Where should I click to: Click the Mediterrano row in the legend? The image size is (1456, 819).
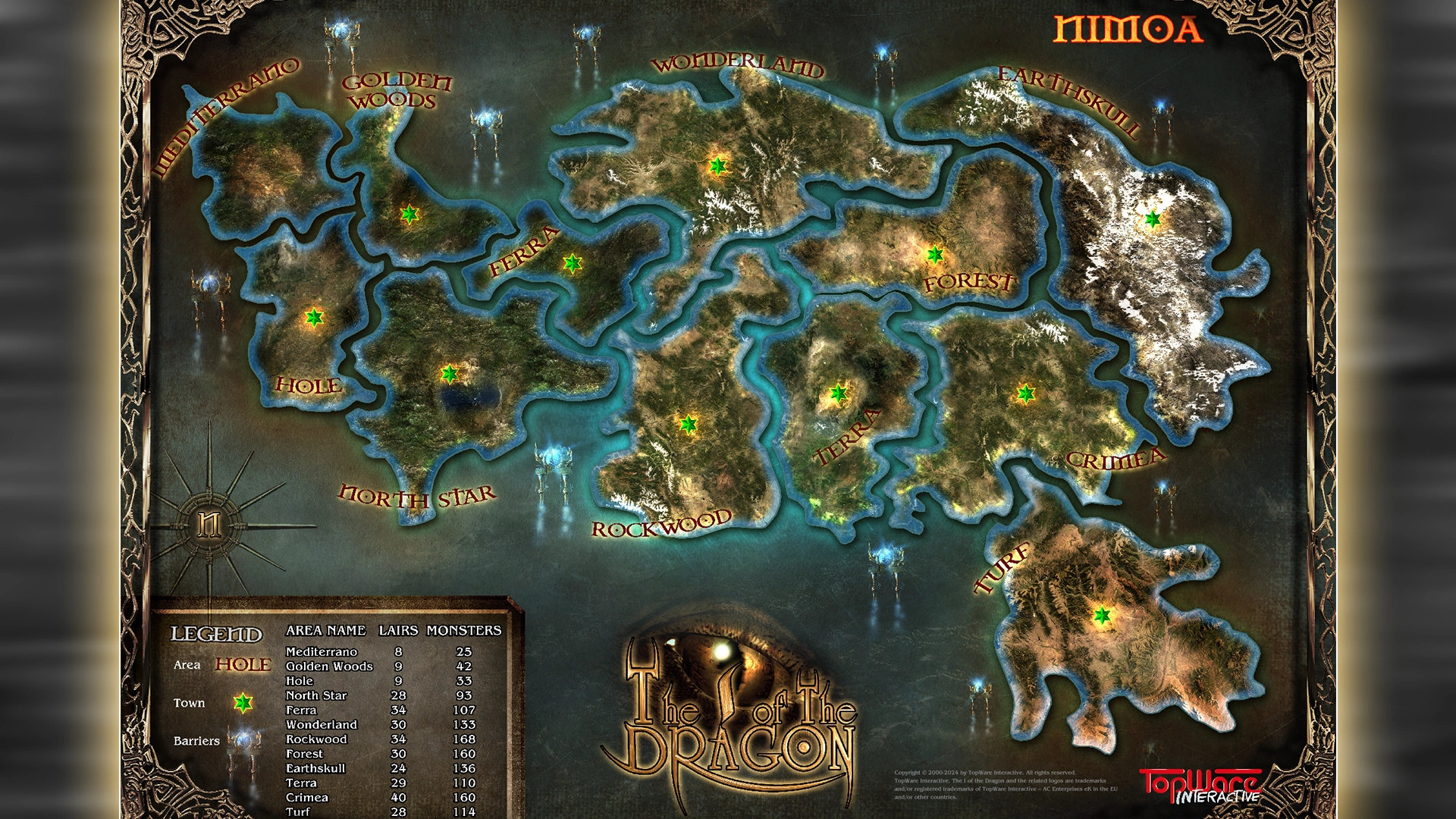322,651
